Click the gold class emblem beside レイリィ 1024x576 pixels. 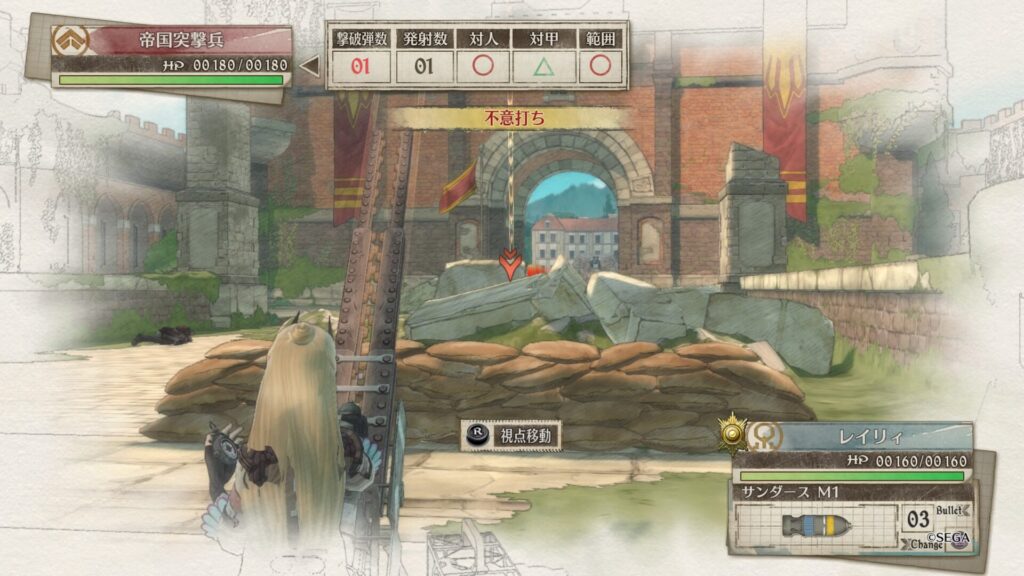click(735, 432)
